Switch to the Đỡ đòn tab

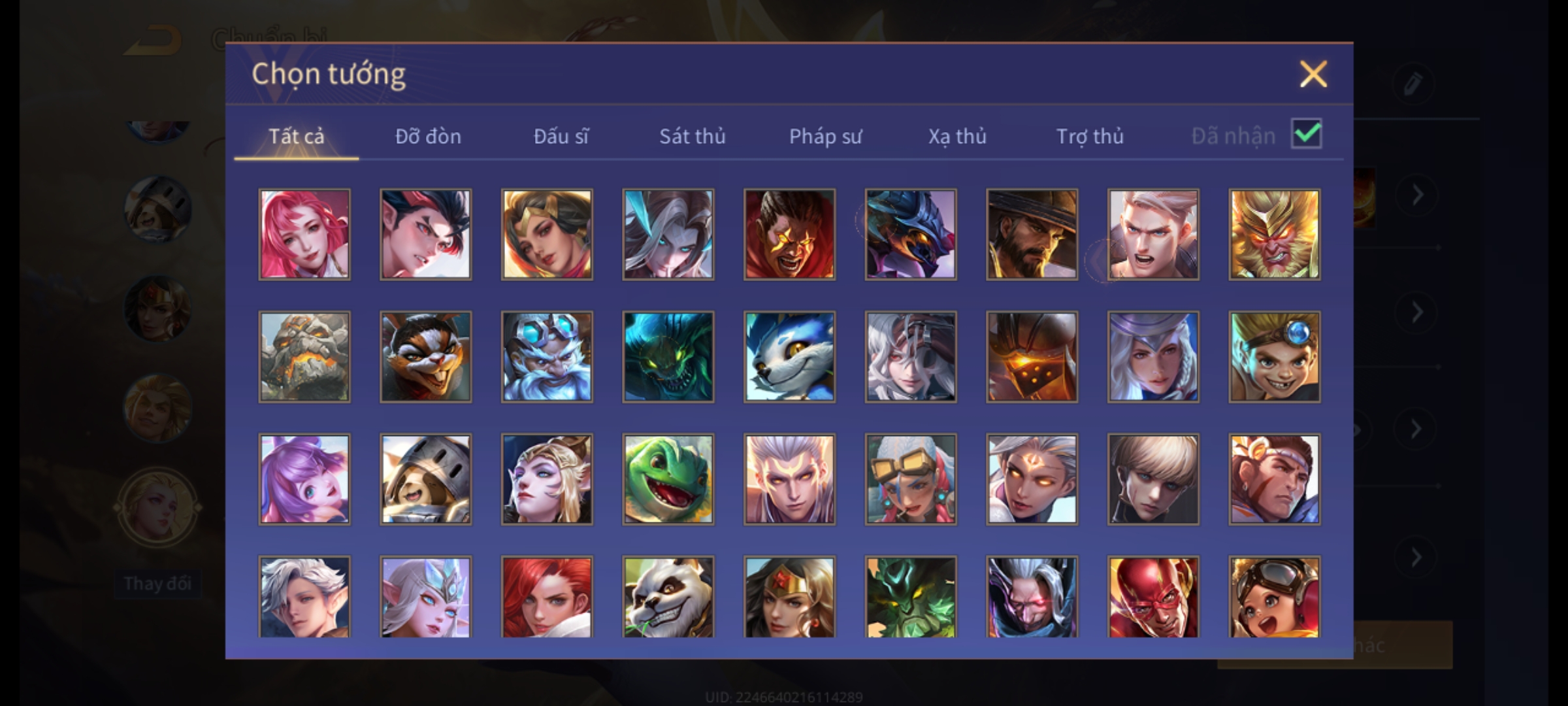pos(428,136)
